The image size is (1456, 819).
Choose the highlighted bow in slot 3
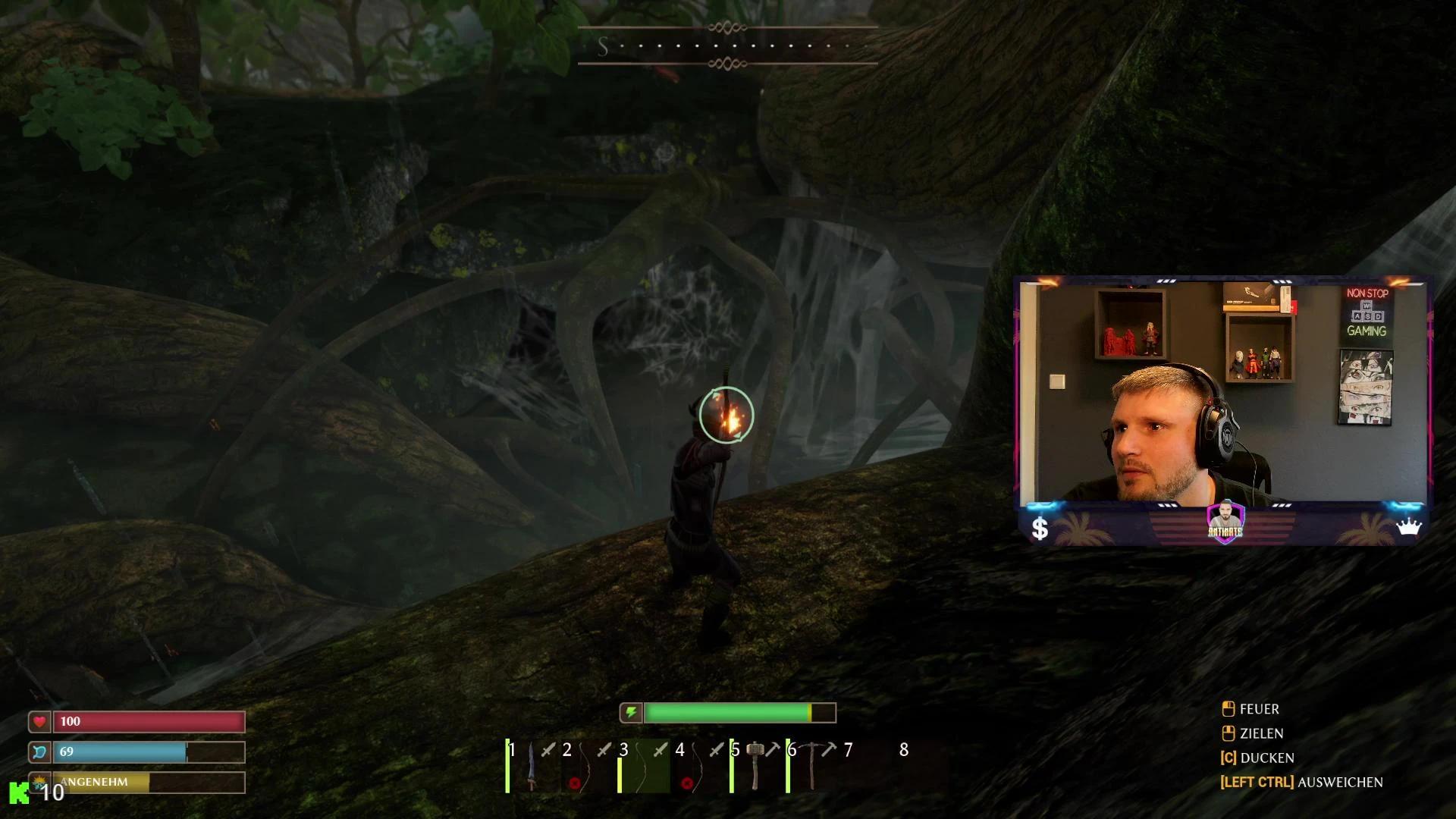coord(644,767)
